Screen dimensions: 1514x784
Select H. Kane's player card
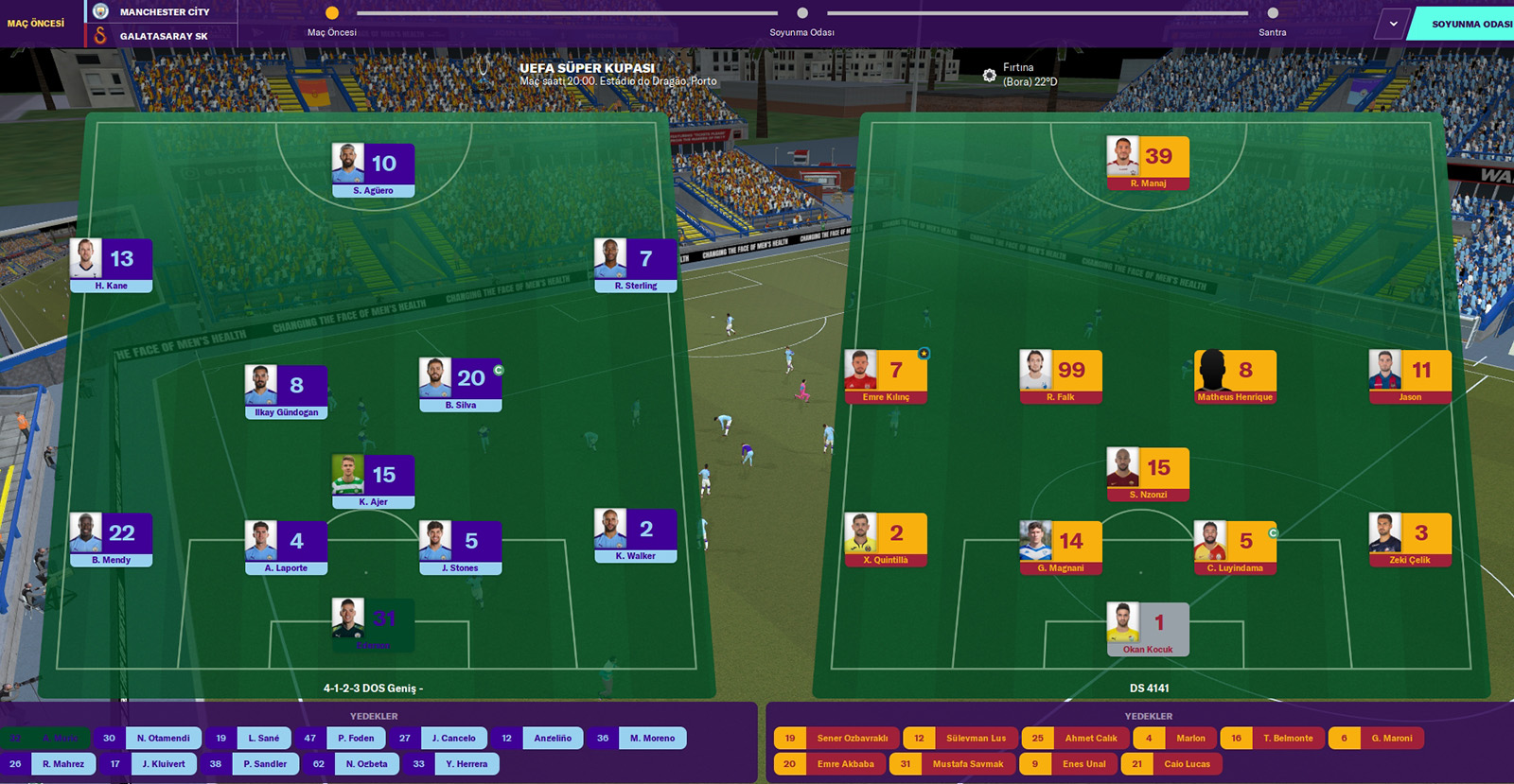coord(111,266)
